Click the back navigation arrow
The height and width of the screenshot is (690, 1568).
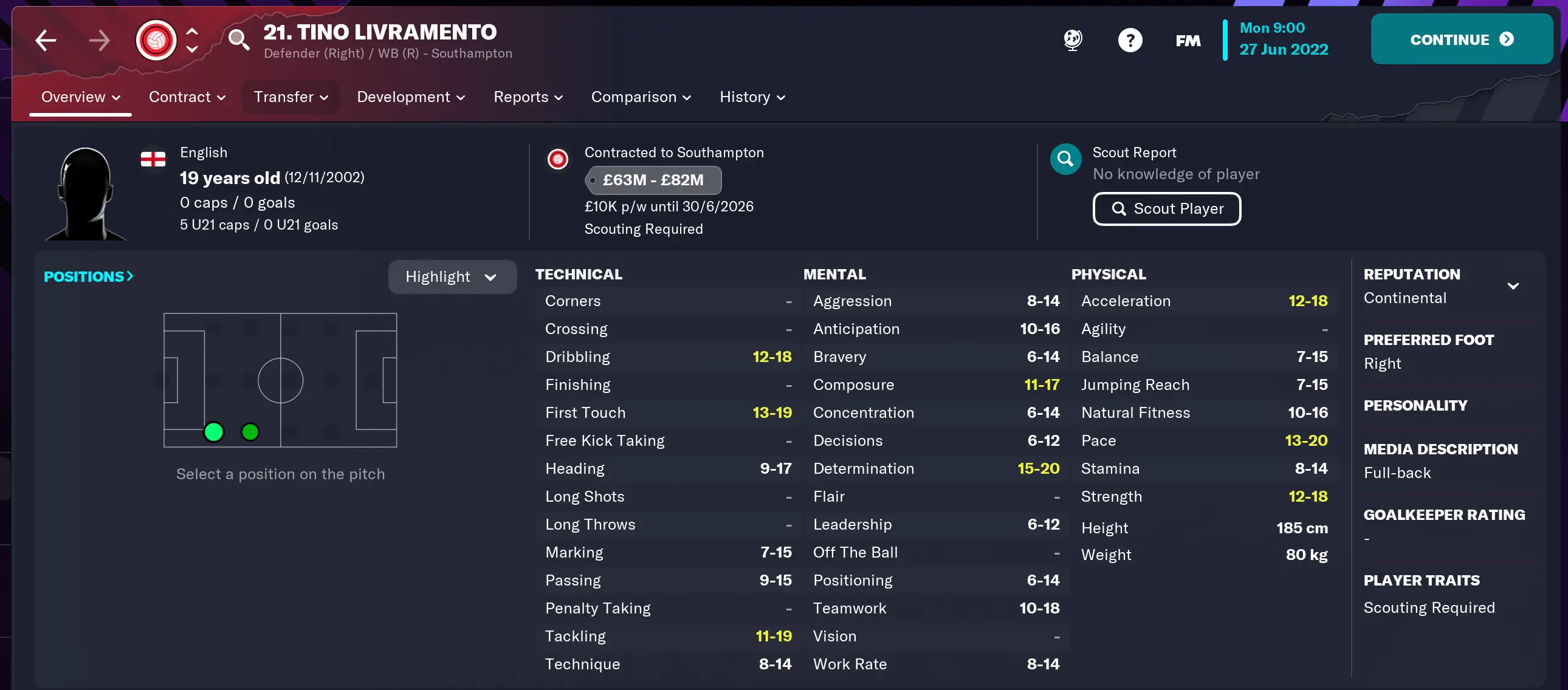pos(46,40)
